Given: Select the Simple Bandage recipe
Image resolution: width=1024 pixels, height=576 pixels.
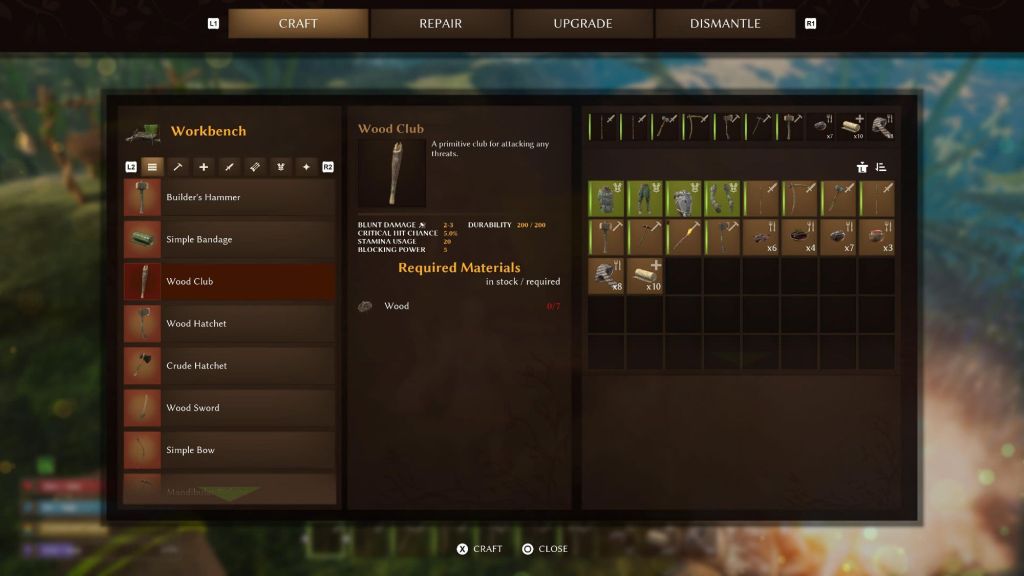Looking at the screenshot, I should tap(229, 239).
